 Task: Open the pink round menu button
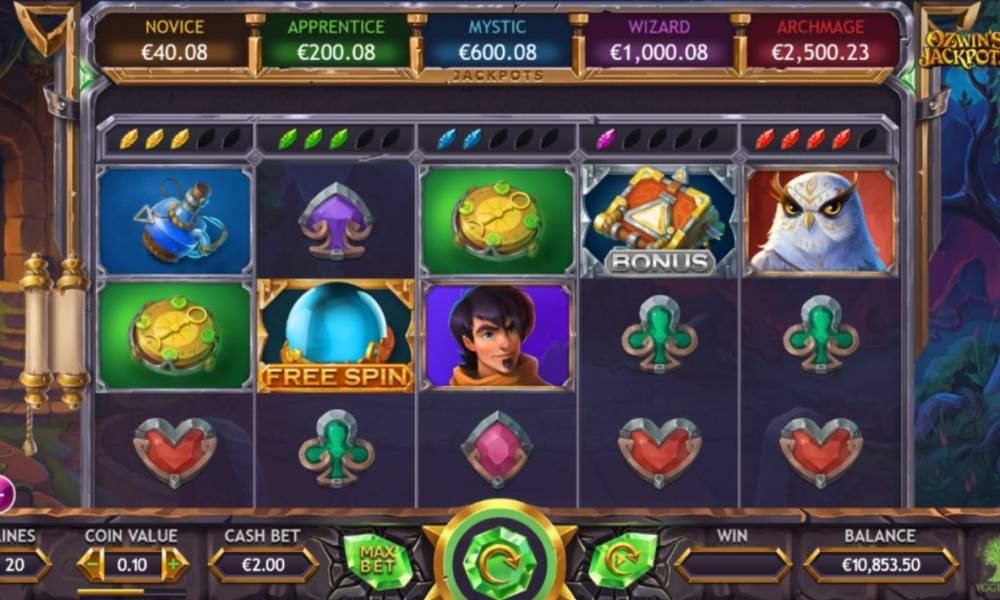coord(4,493)
